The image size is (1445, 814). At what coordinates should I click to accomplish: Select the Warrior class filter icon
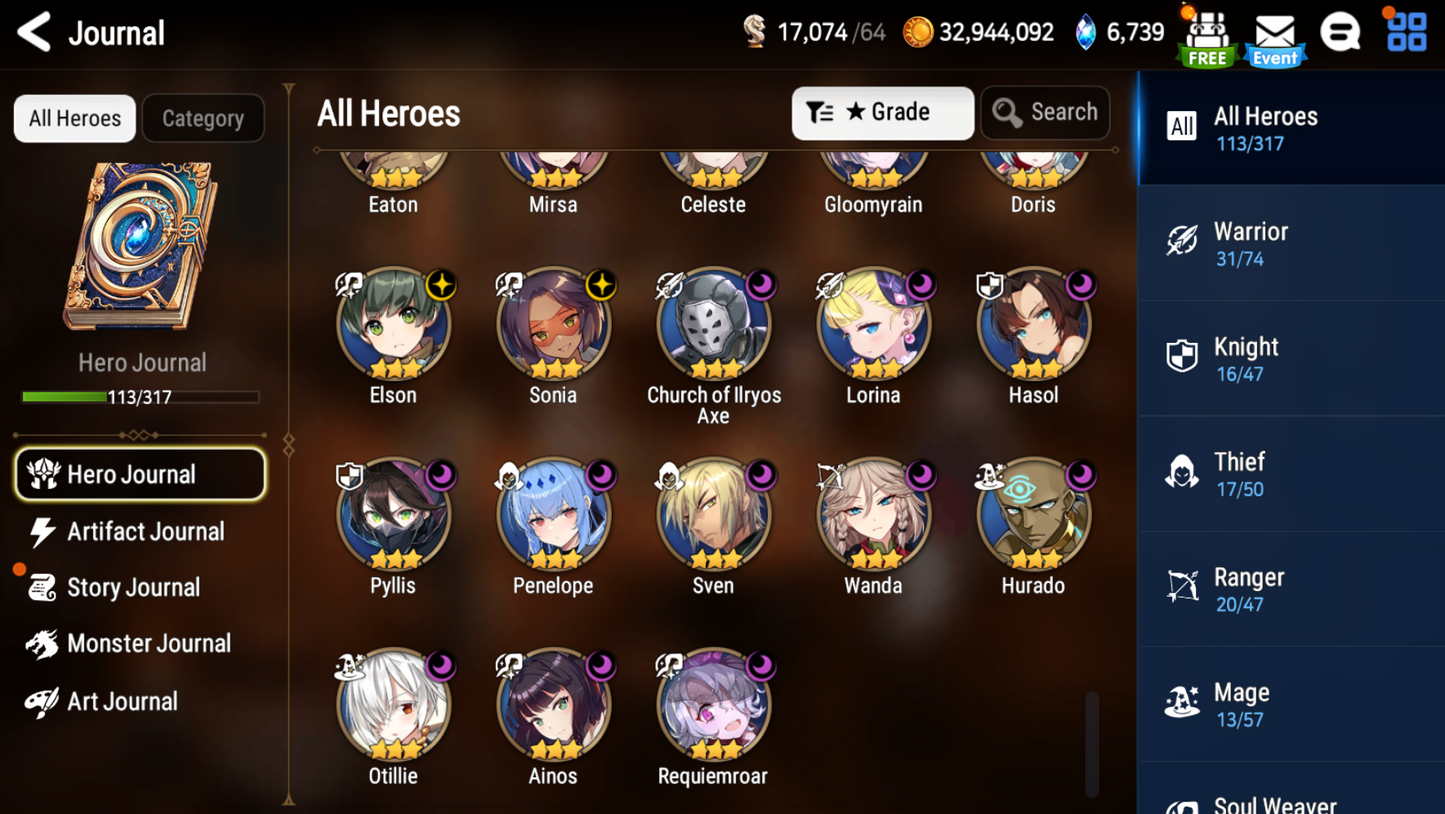click(1184, 242)
